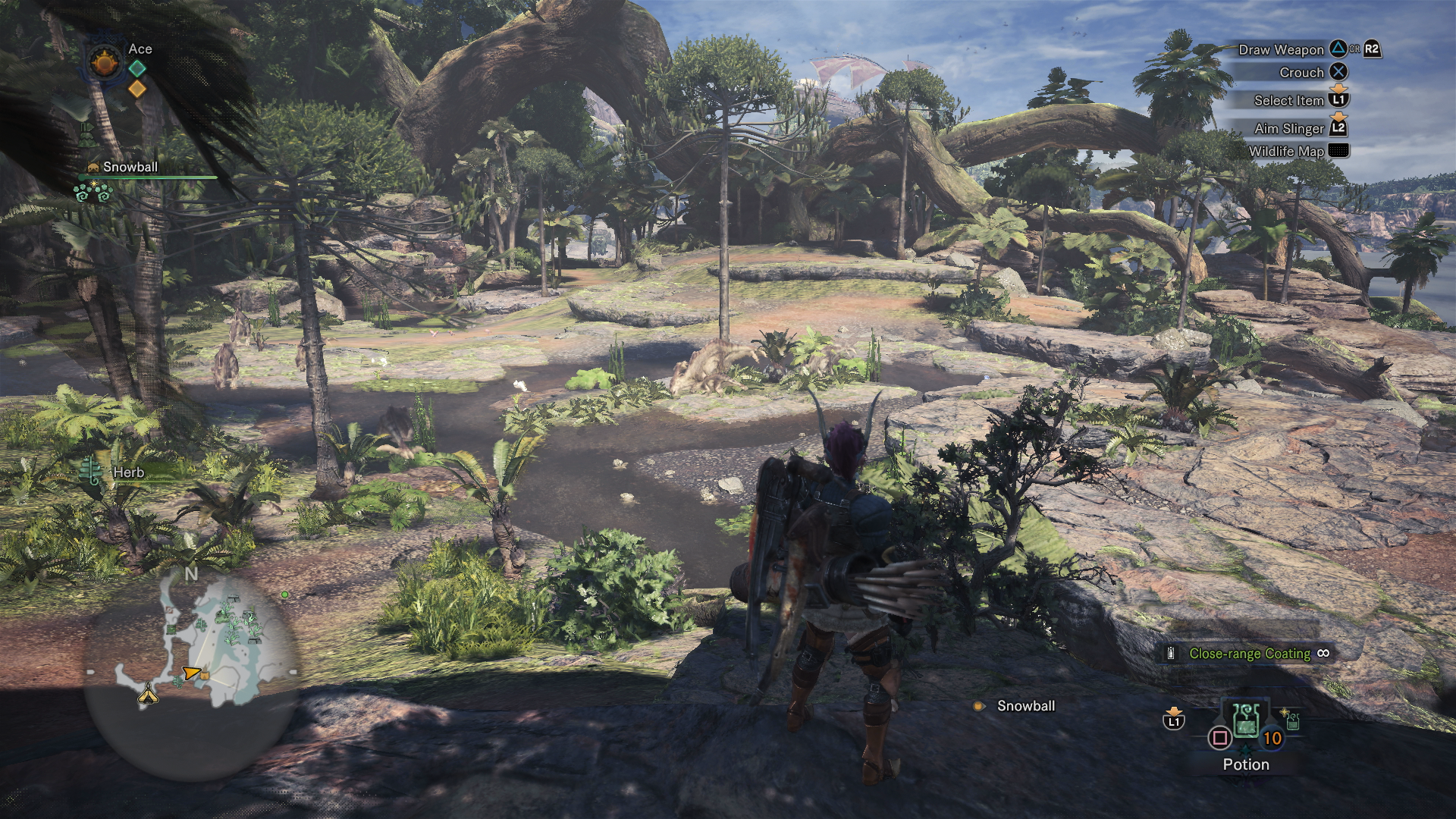Select the small next-item icon right of Potion

[1292, 720]
